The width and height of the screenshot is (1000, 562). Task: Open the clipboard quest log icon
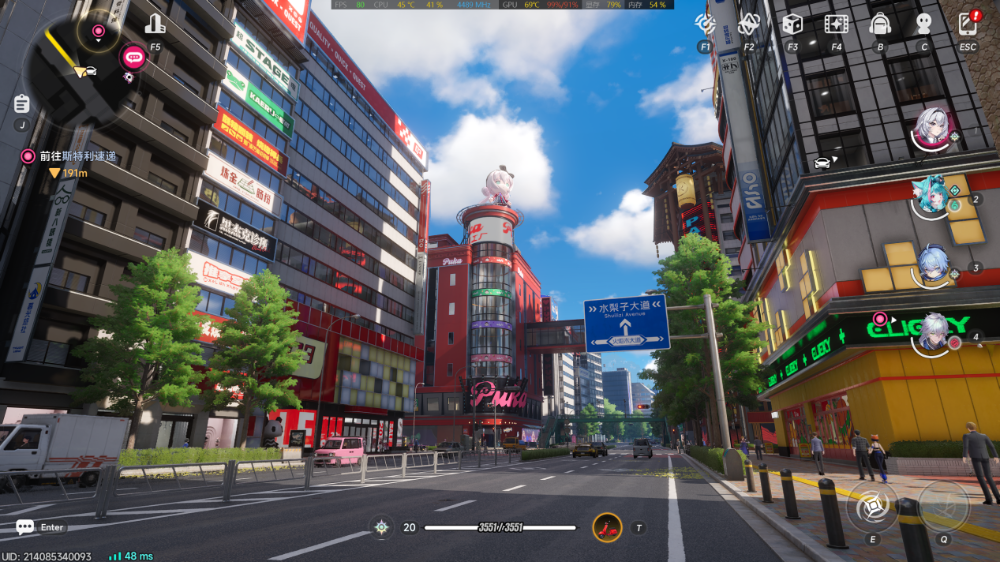22,103
